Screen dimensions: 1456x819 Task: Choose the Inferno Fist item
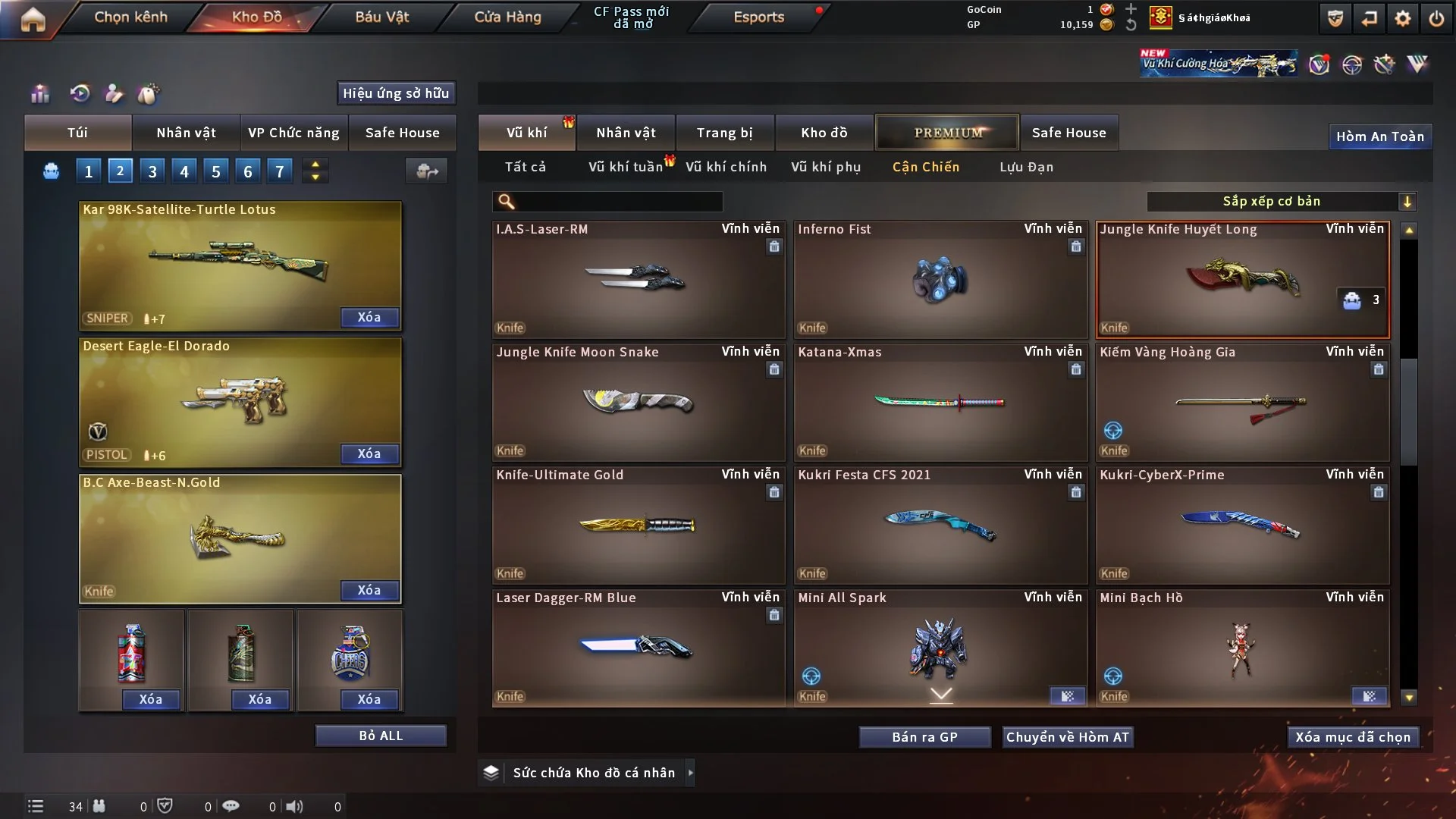point(940,280)
